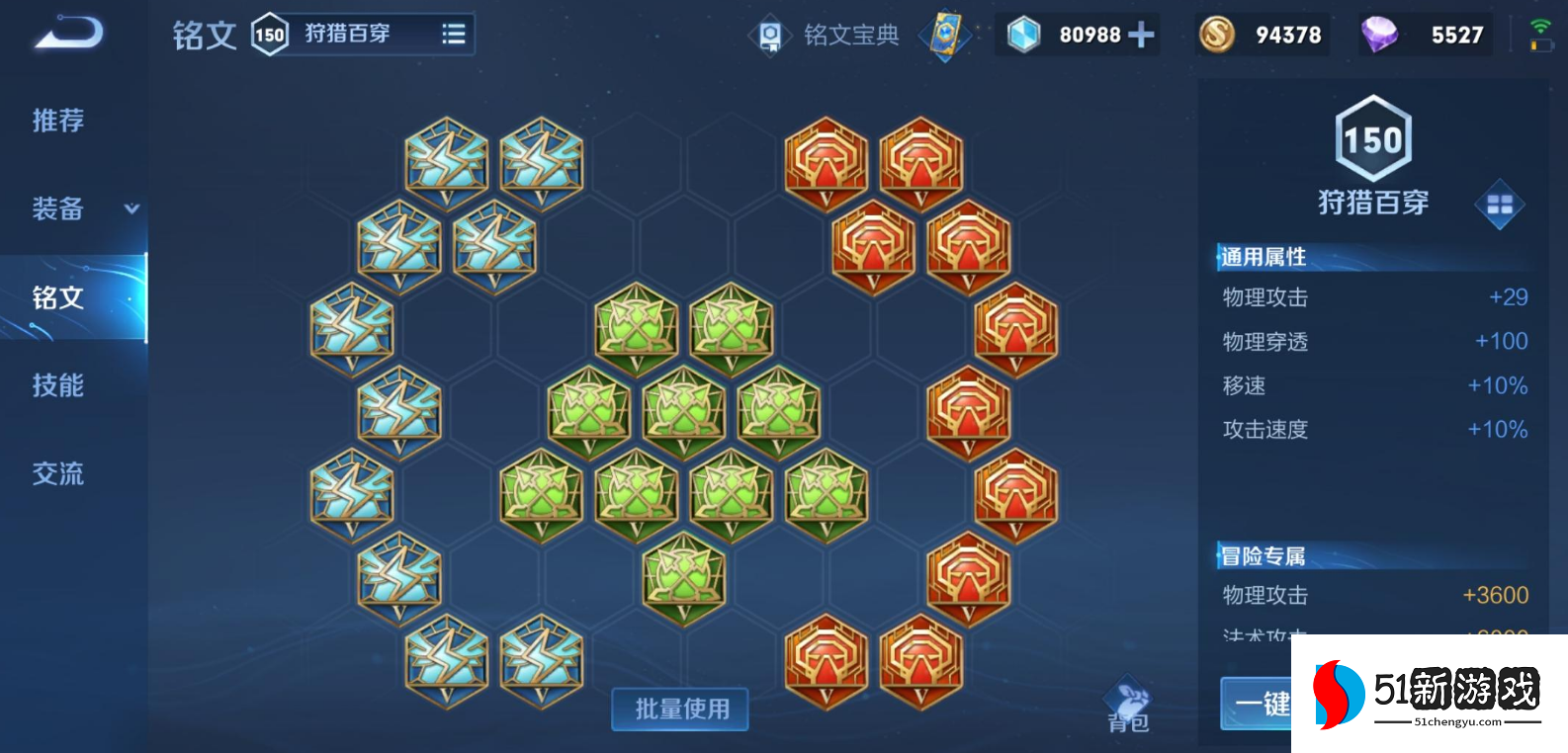Viewport: 1568px width, 753px height.
Task: Click the plus to add blue currency
Action: pos(1143,34)
